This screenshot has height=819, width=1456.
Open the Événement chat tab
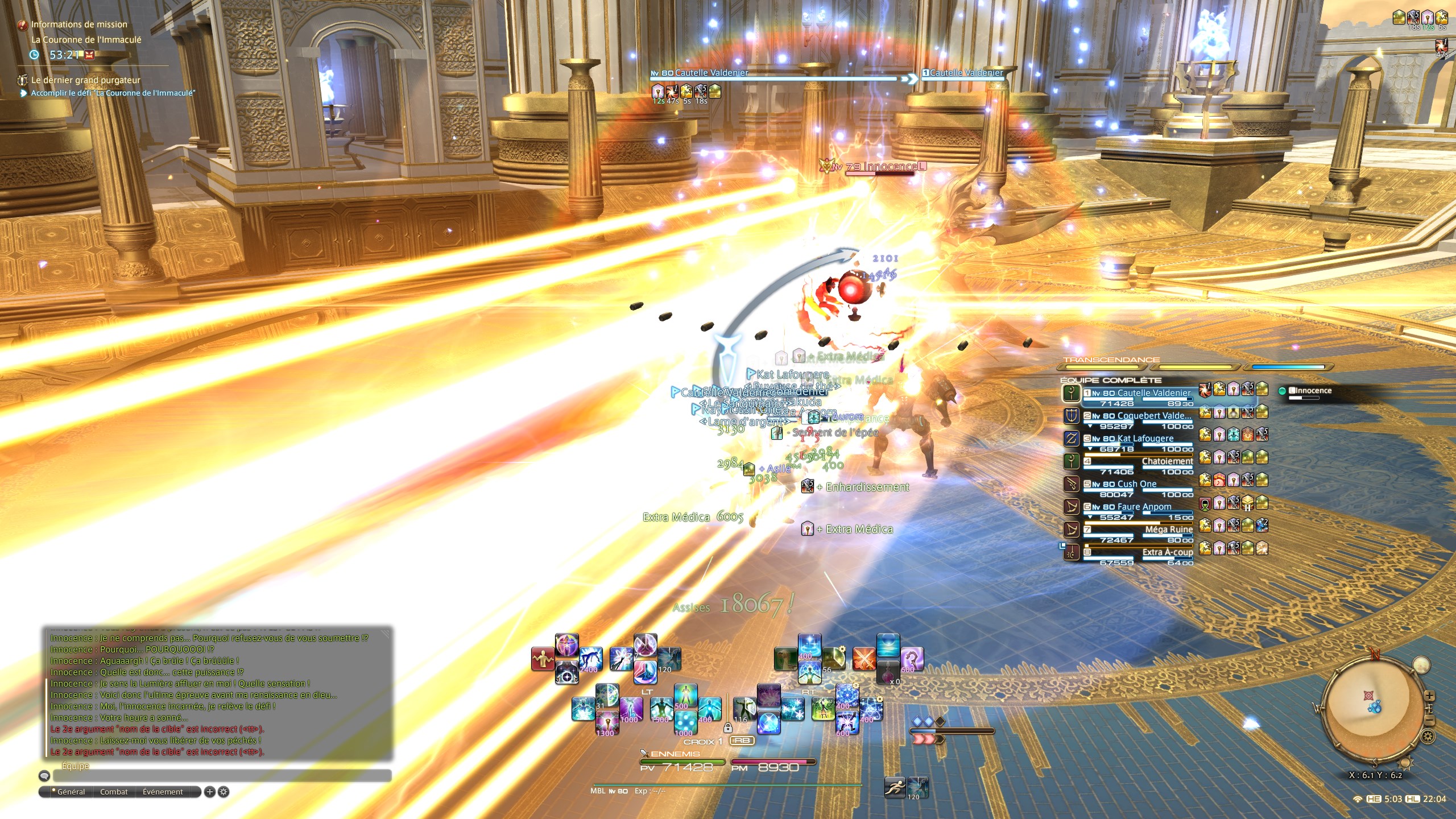tap(163, 792)
